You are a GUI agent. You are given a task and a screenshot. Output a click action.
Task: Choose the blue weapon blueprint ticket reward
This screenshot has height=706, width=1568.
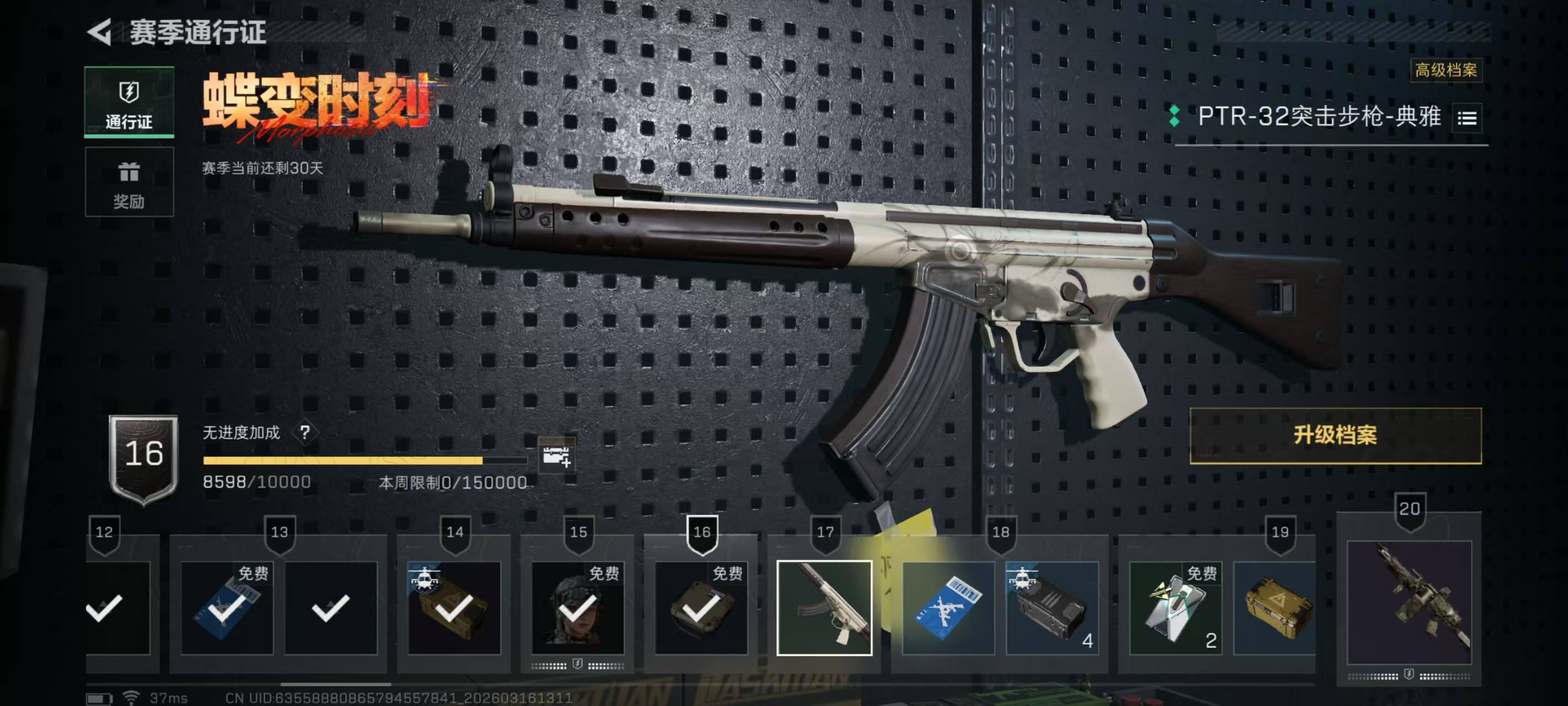click(948, 607)
